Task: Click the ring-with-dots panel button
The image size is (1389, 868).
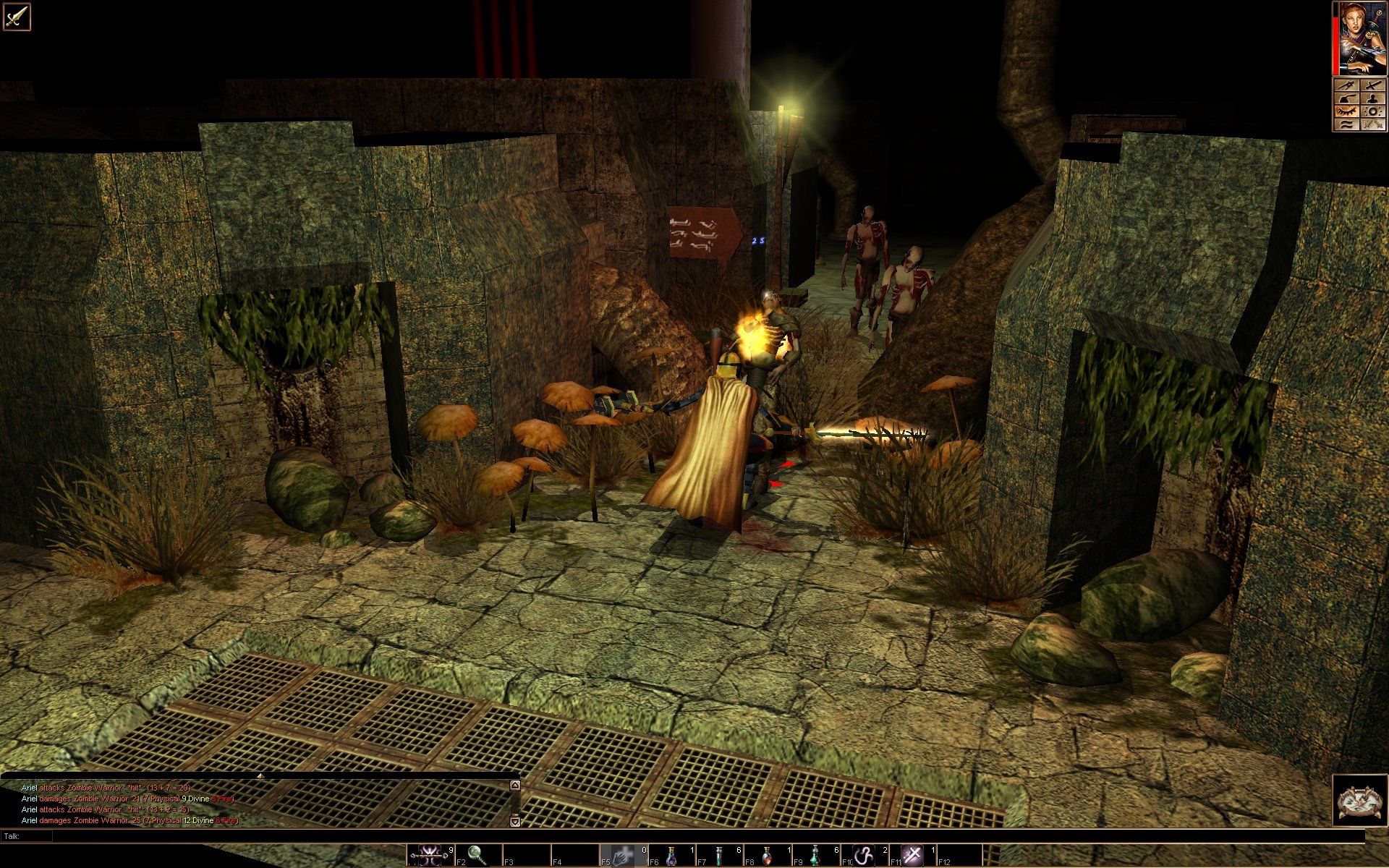Action: click(1373, 111)
